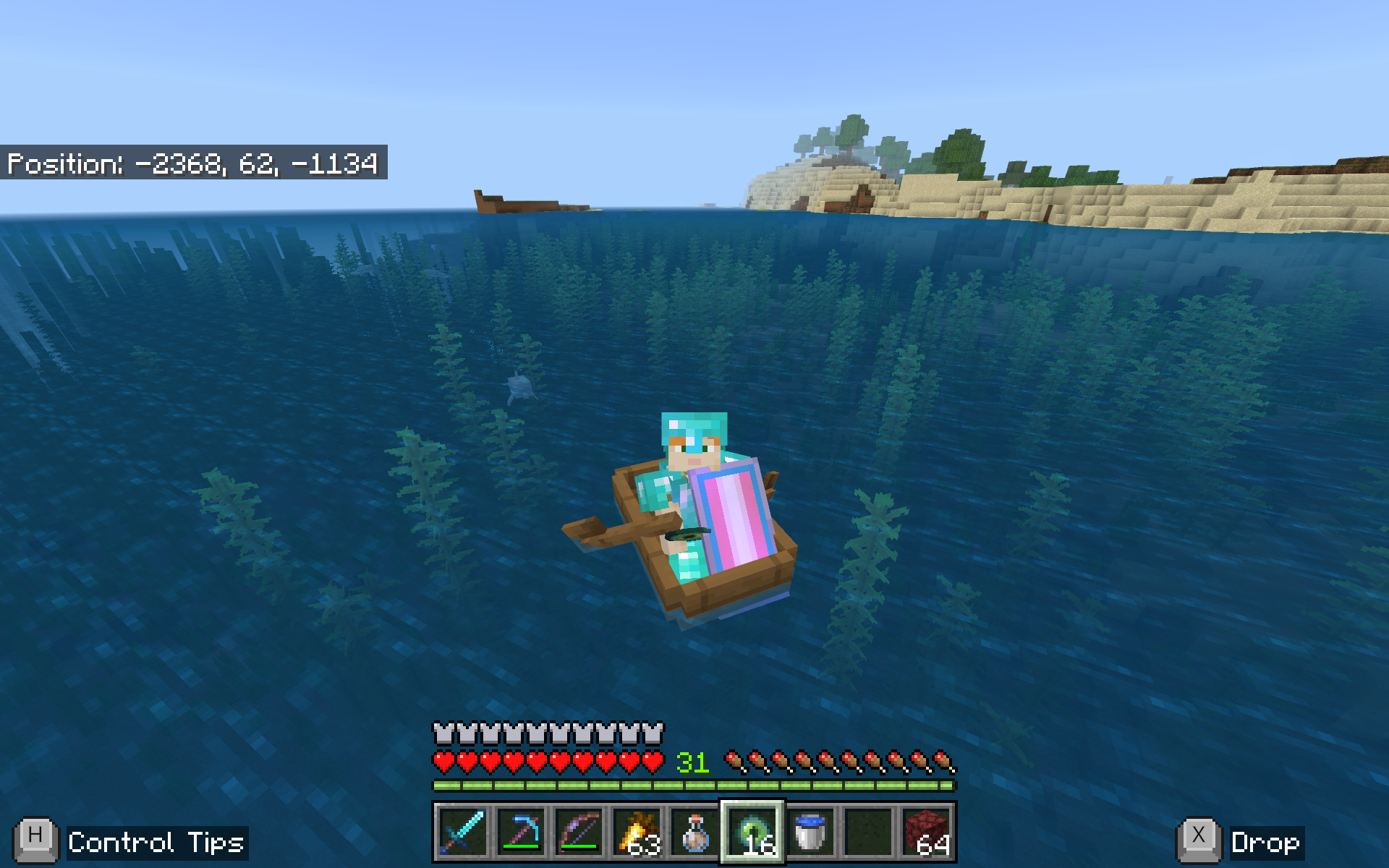Click the eye of ender stack
1389x868 pixels.
[752, 832]
